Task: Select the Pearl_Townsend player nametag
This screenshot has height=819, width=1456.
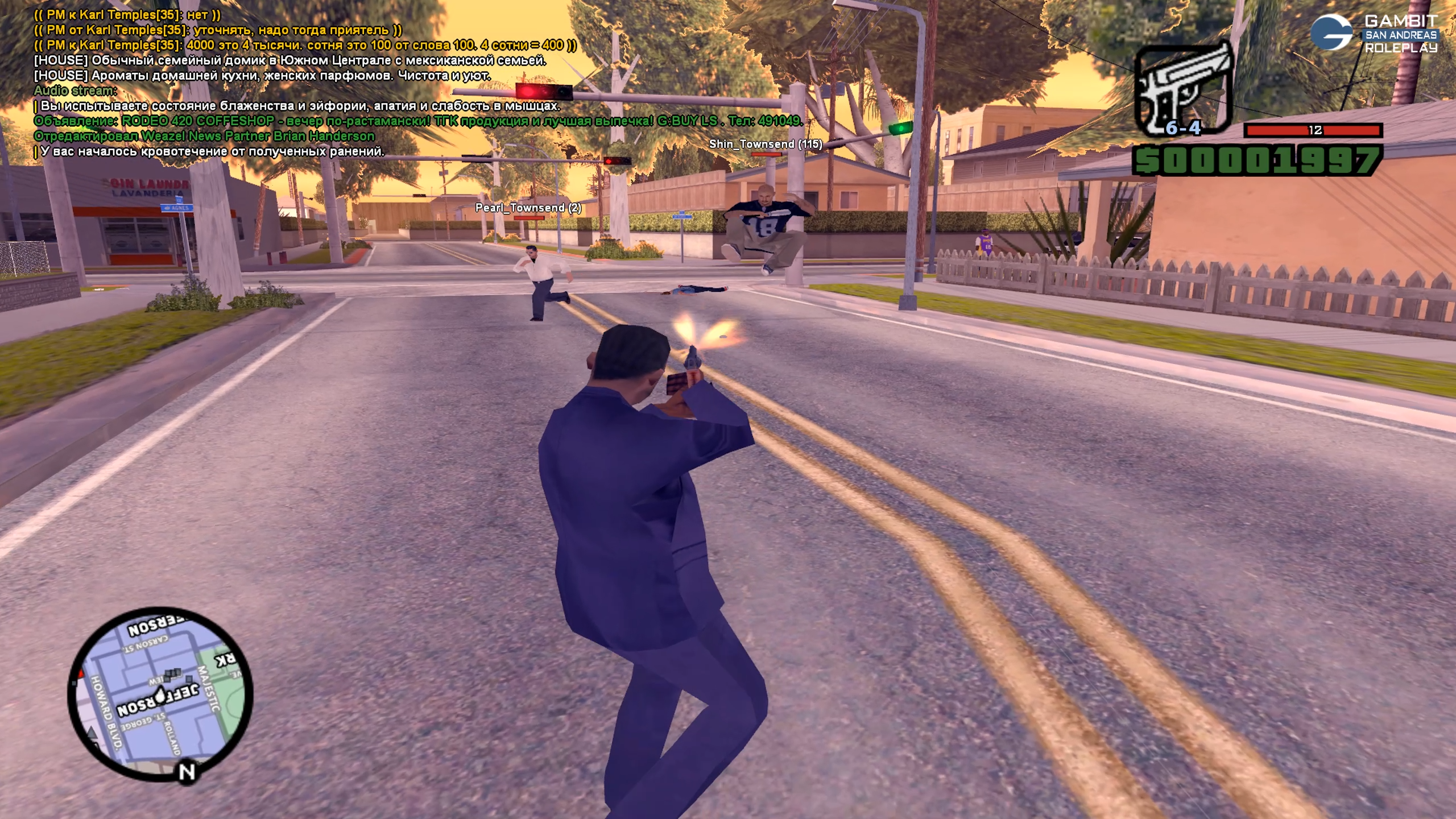Action: (528, 208)
